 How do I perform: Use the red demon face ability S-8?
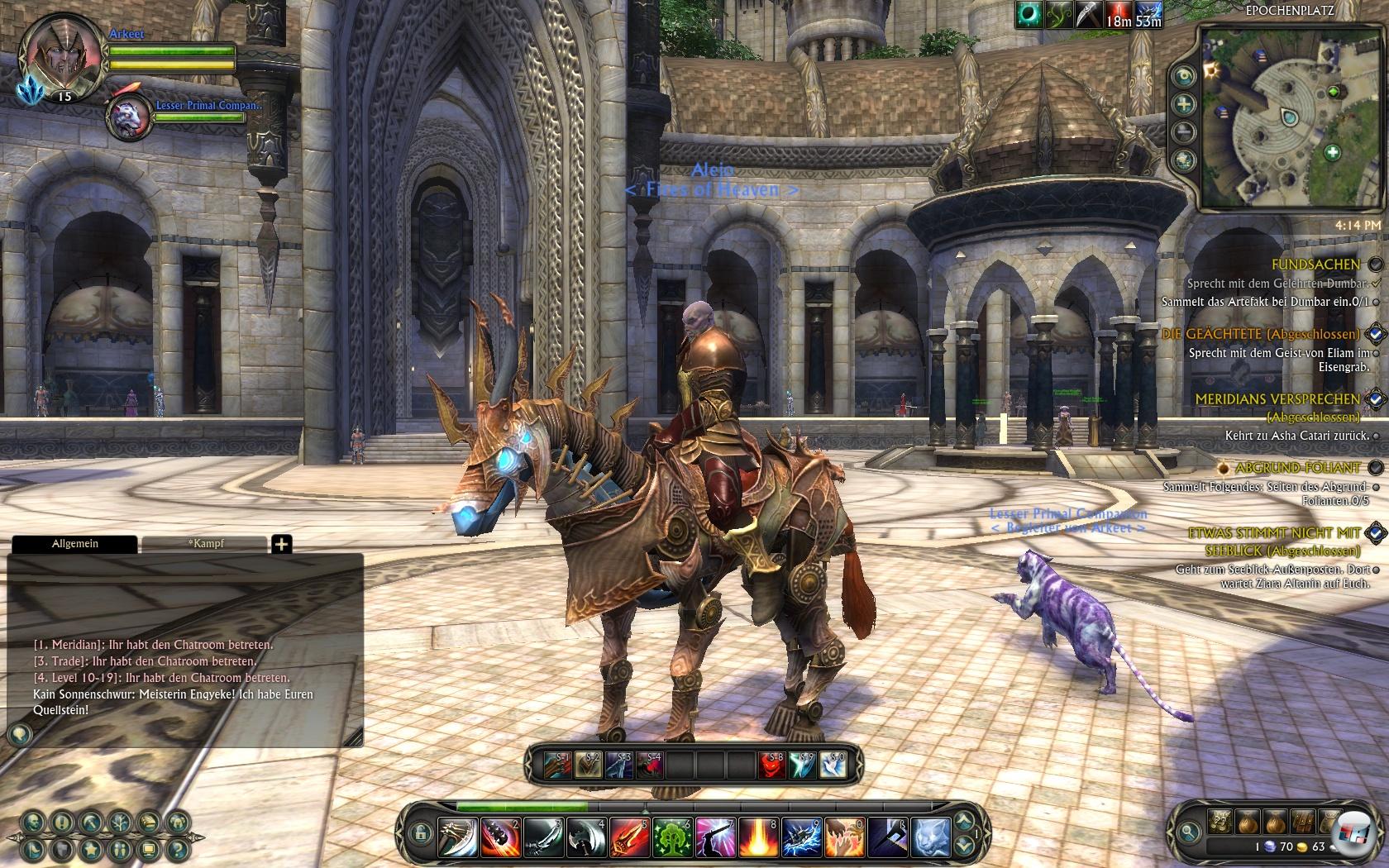pyautogui.click(x=772, y=765)
